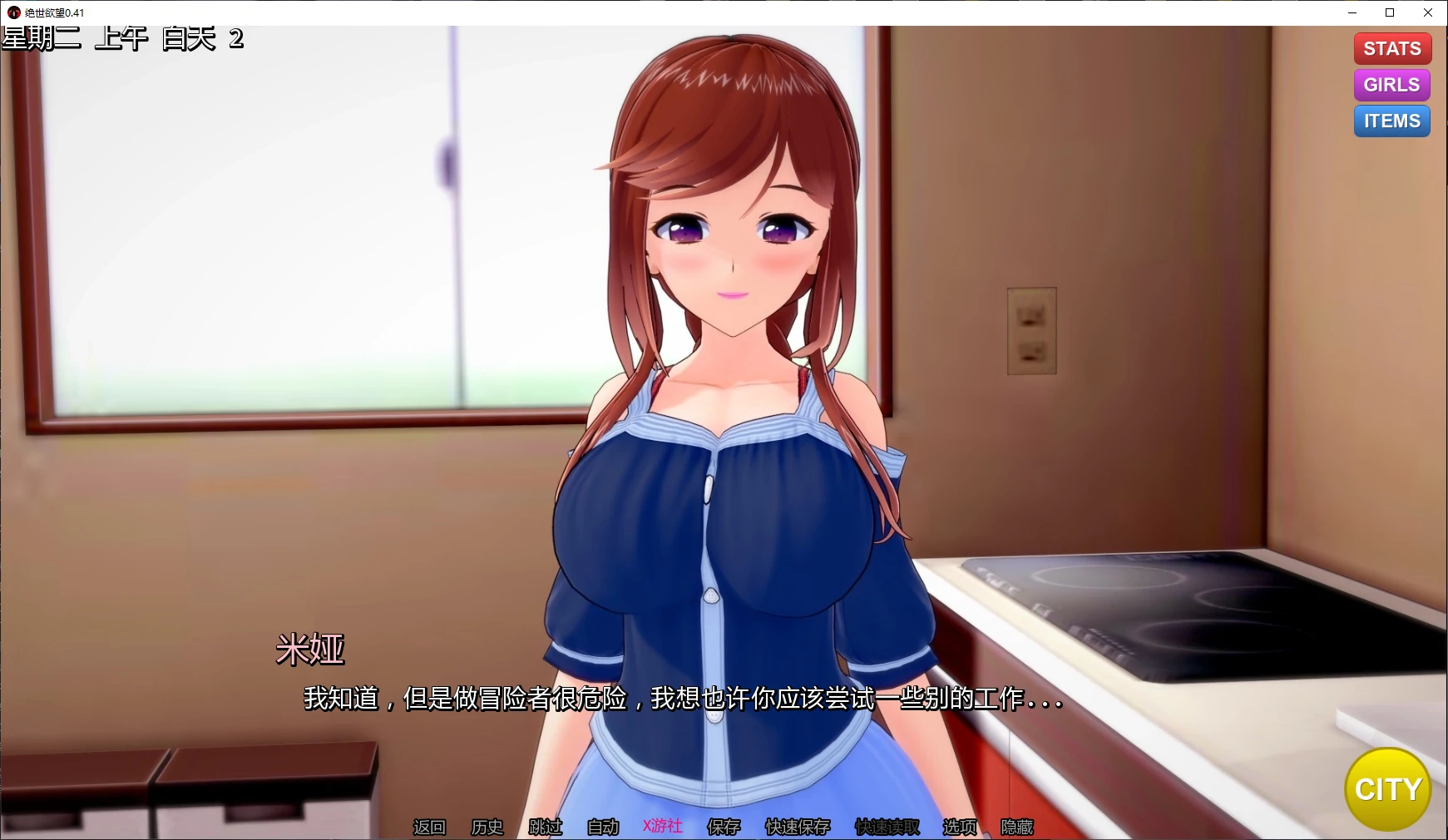Click 隐藏 to hide dialogue box
Image resolution: width=1448 pixels, height=840 pixels.
(x=1016, y=828)
